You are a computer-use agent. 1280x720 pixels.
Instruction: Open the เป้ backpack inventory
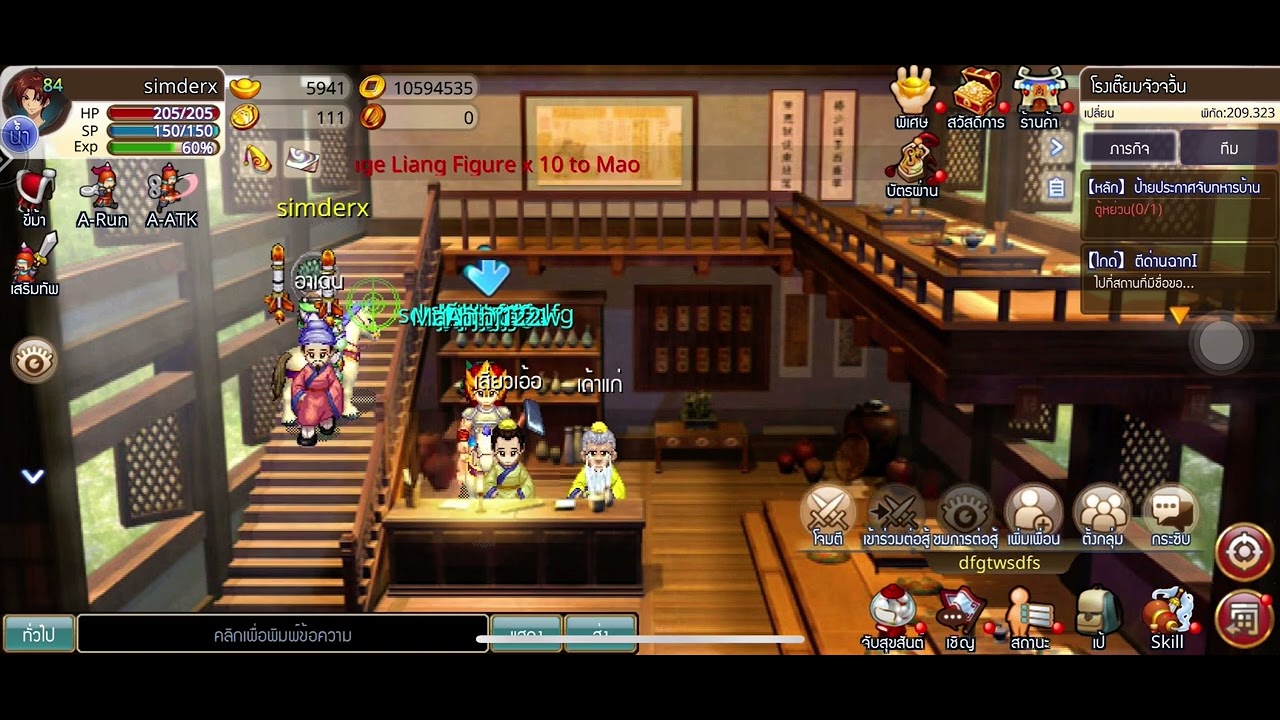pyautogui.click(x=1097, y=615)
